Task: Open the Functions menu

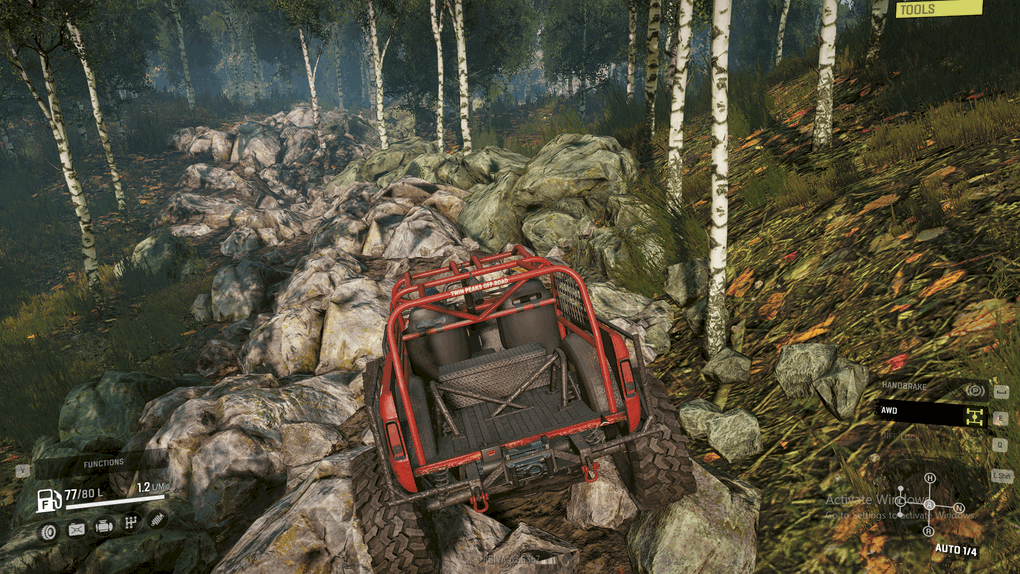Action: (103, 463)
